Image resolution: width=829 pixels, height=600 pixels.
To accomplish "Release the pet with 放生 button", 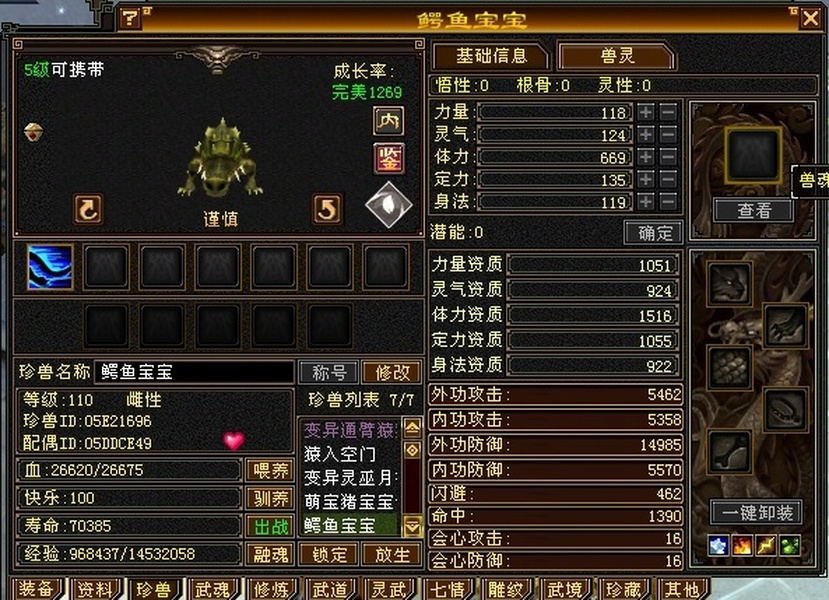I will pyautogui.click(x=390, y=554).
